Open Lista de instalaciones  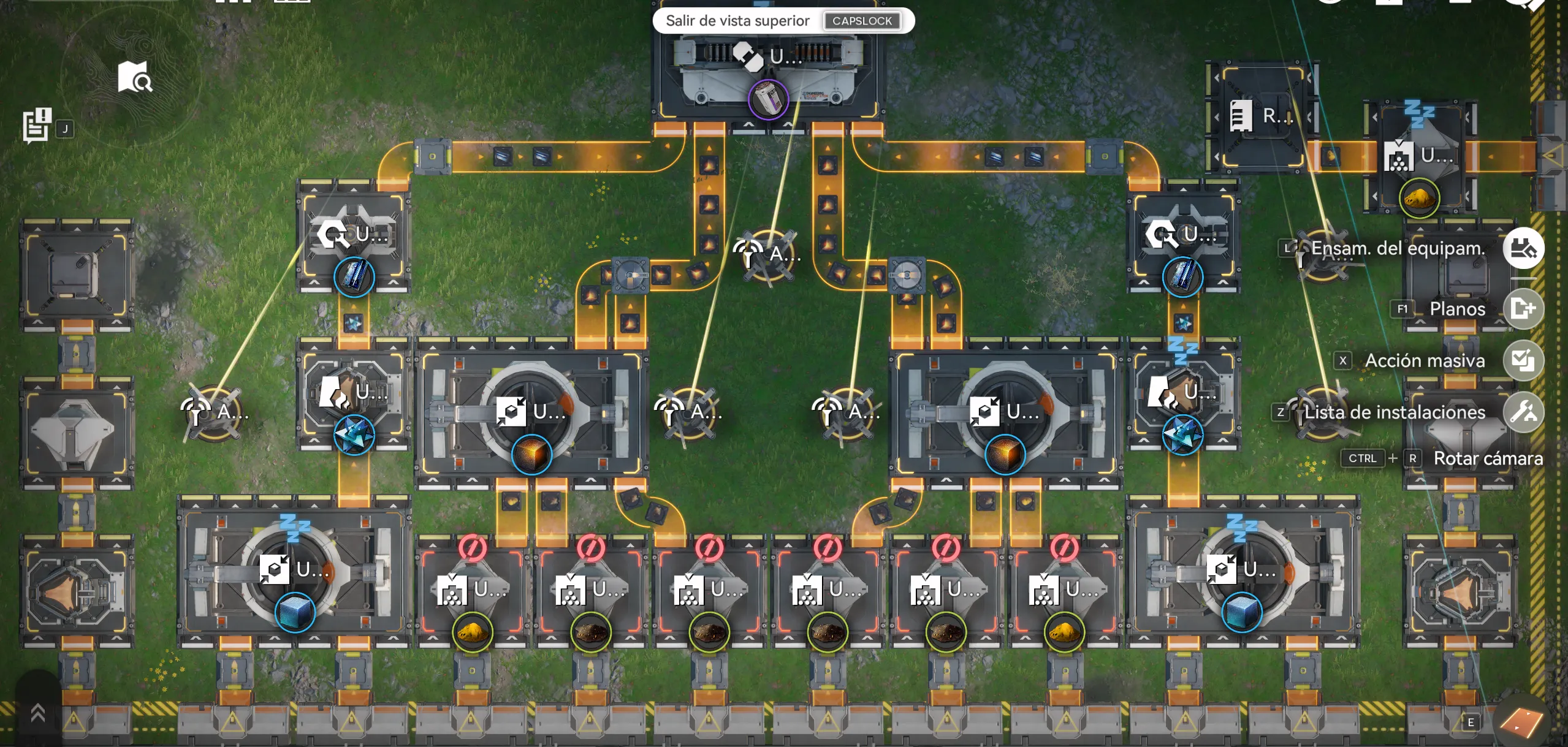point(1523,412)
